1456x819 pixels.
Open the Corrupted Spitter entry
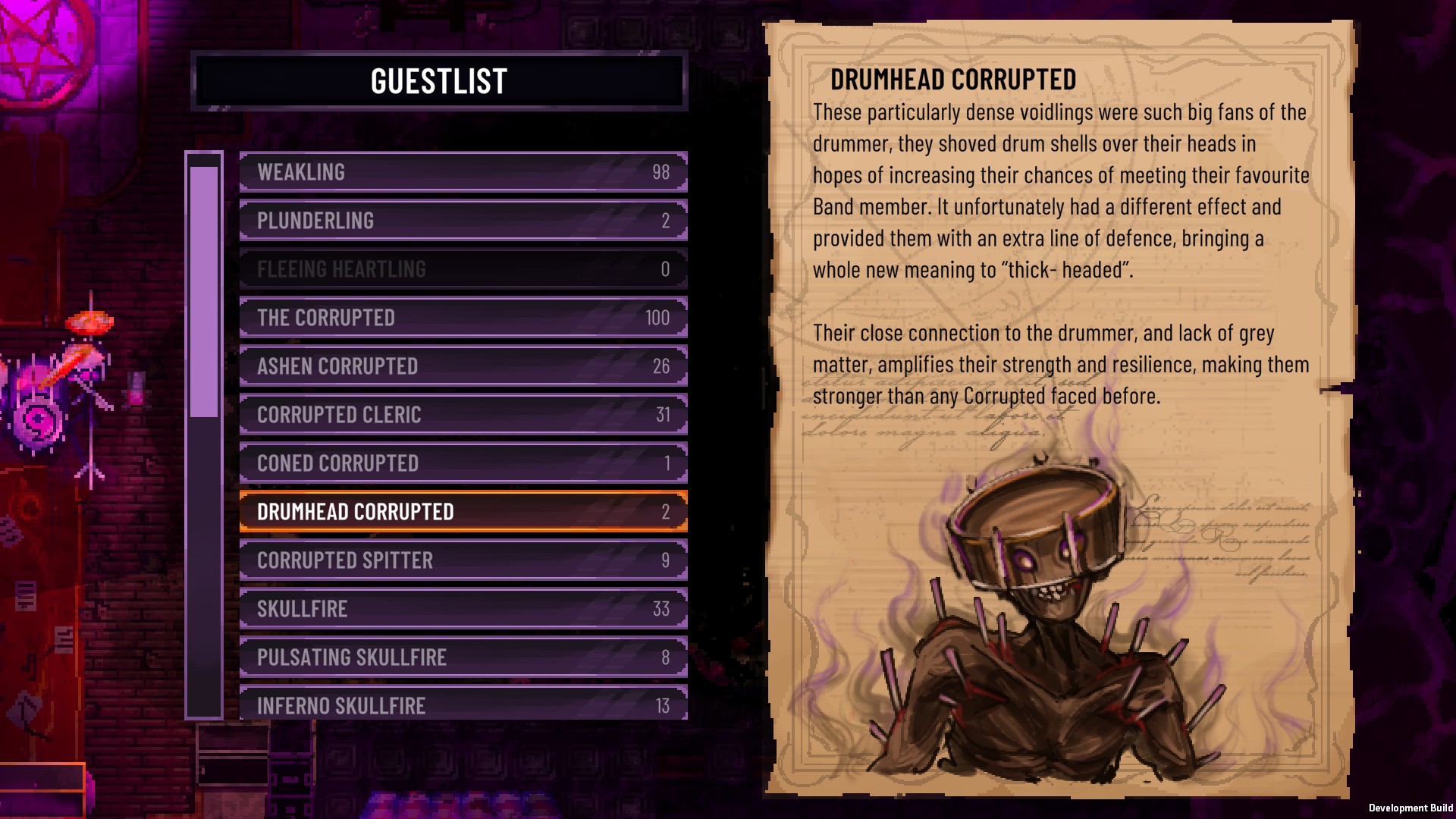pos(463,560)
